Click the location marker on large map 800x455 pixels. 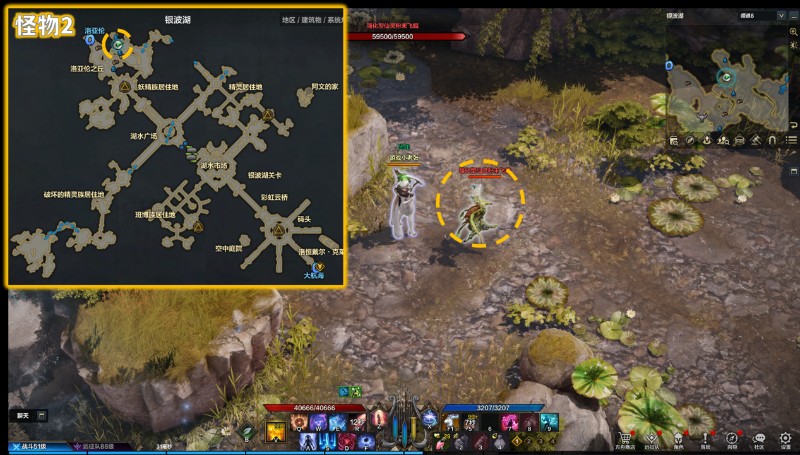[118, 44]
